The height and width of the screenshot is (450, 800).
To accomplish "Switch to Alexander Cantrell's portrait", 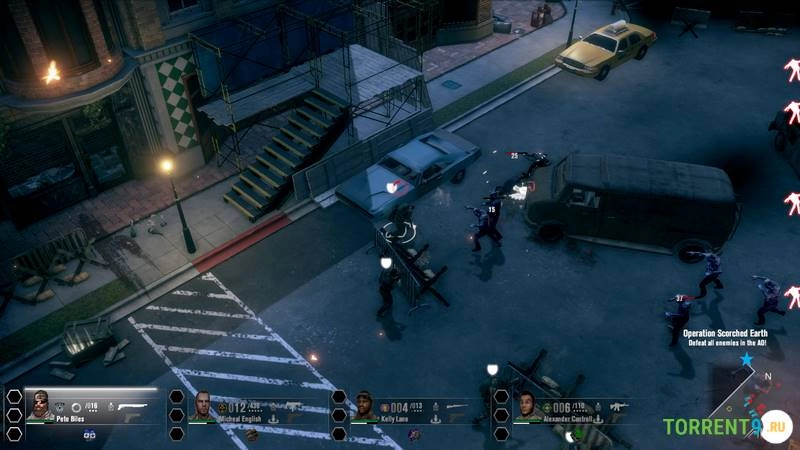I will coord(528,406).
